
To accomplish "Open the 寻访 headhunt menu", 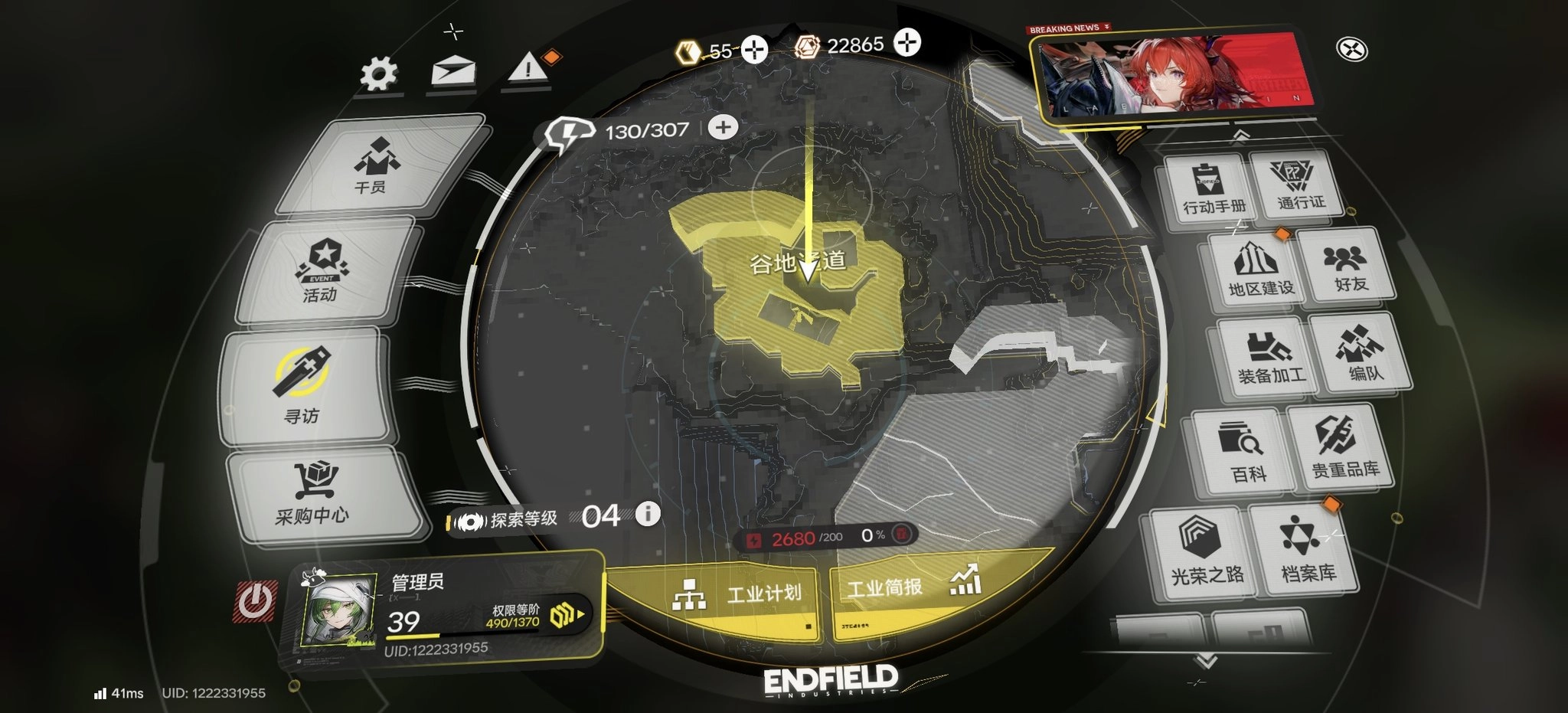I will tap(302, 387).
